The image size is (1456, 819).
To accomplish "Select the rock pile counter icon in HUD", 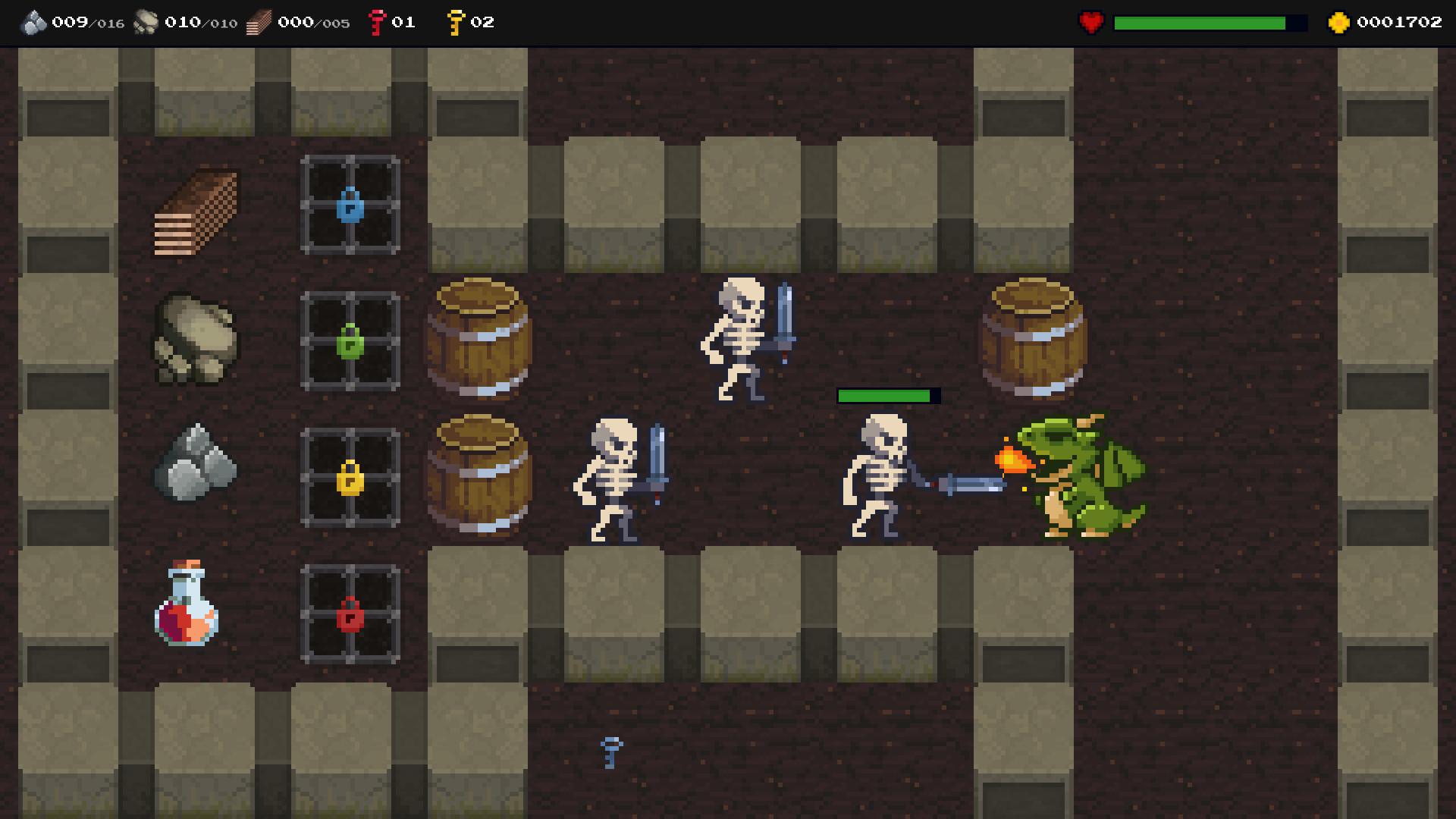I will pos(147,21).
